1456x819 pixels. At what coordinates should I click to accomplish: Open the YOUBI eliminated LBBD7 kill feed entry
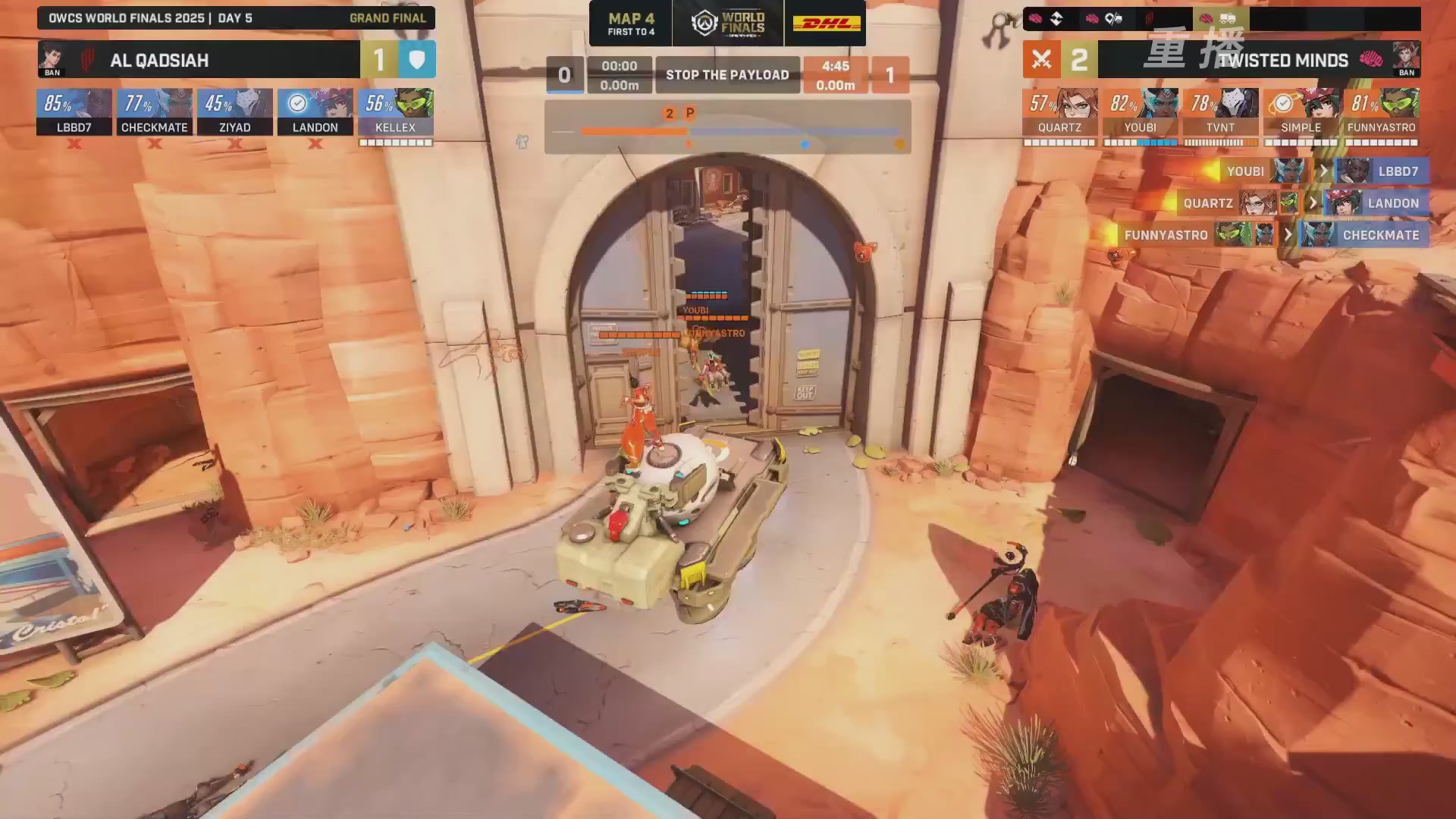coord(1320,171)
